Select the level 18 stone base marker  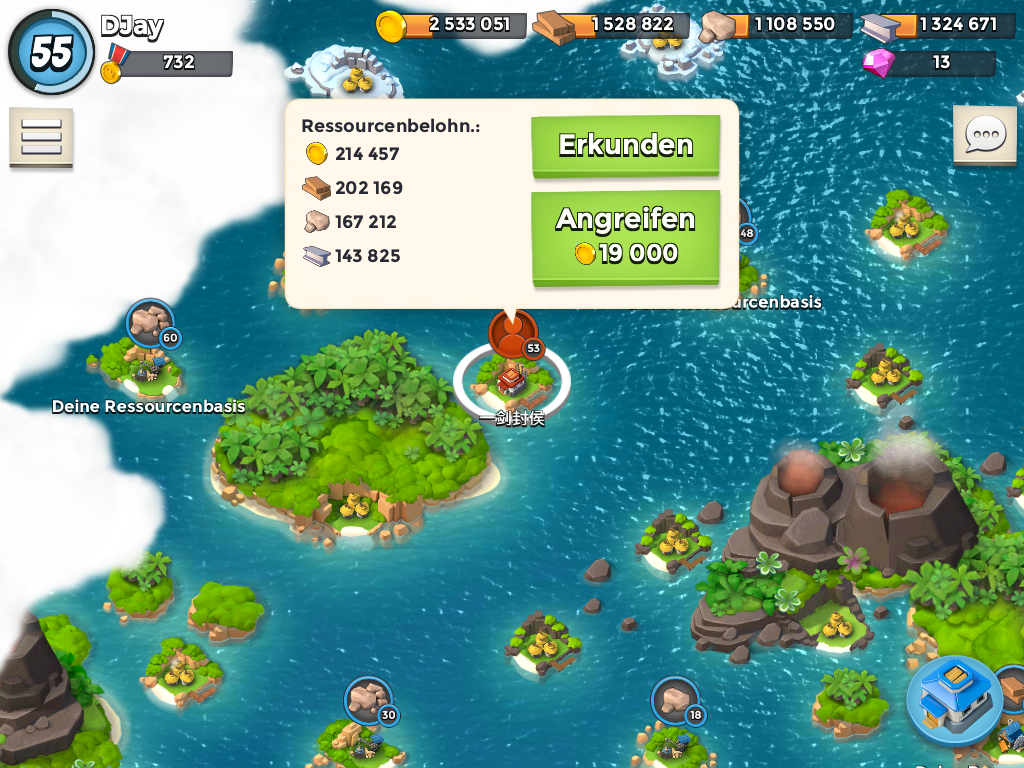(675, 700)
